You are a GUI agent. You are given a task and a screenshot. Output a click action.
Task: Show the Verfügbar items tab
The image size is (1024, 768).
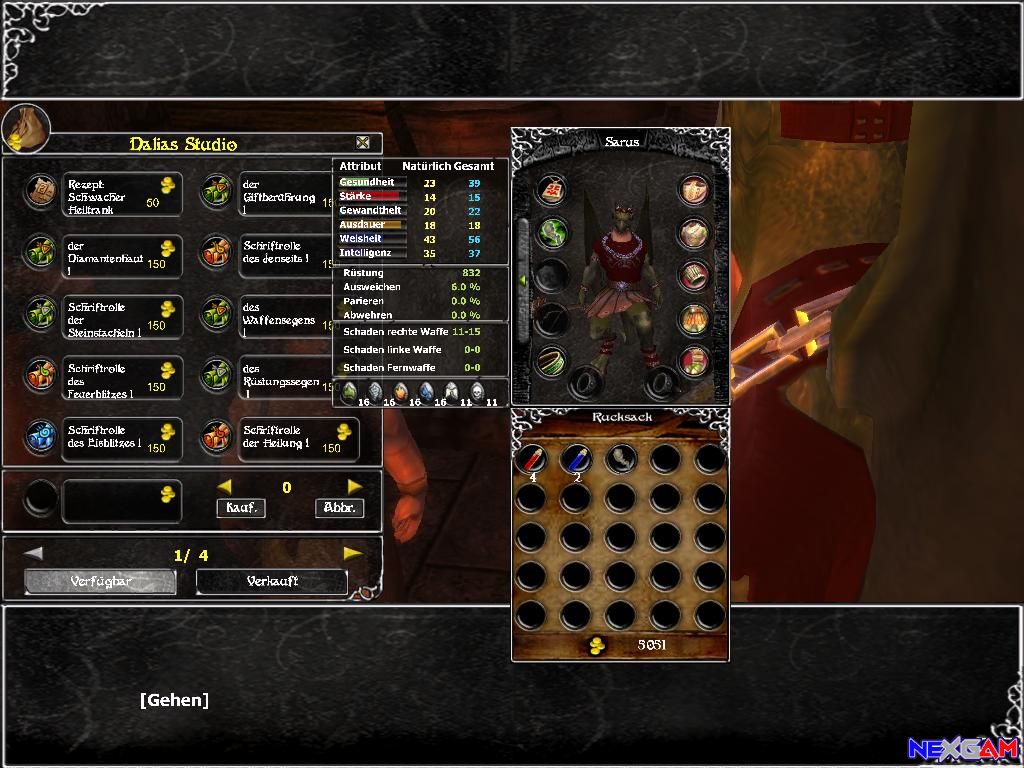101,581
